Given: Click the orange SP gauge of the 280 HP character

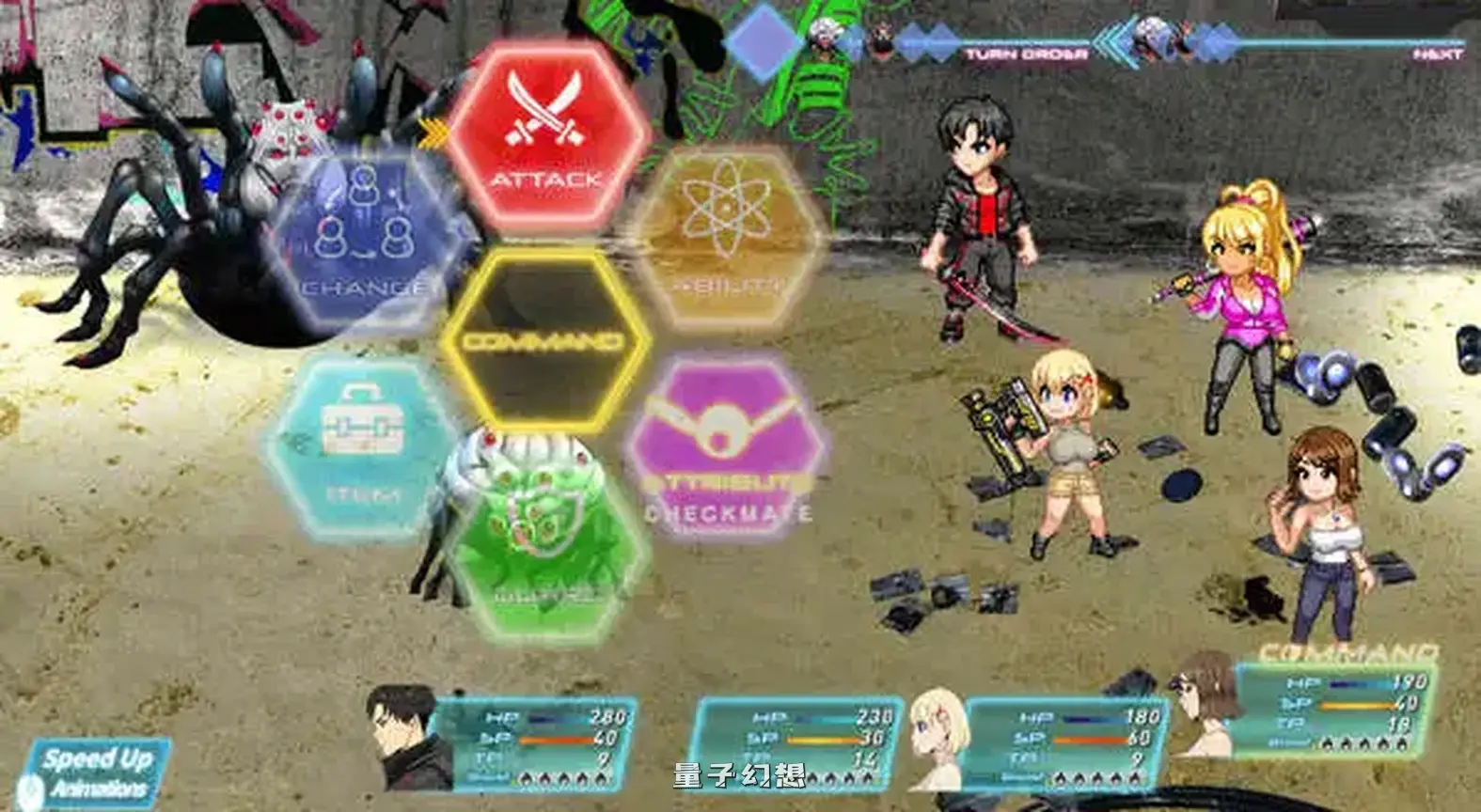Looking at the screenshot, I should (557, 739).
